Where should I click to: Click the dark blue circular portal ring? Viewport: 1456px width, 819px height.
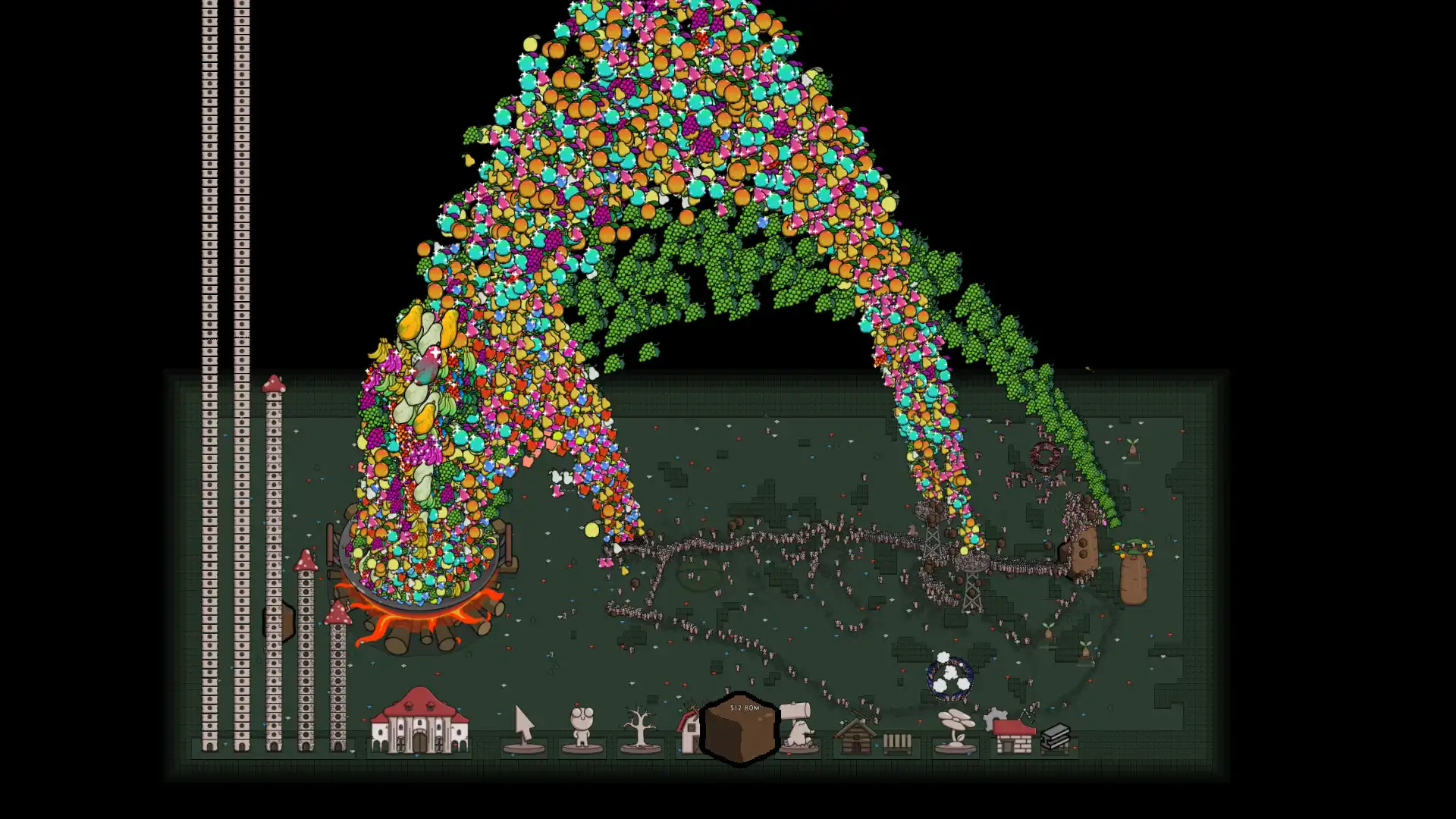pyautogui.click(x=949, y=674)
